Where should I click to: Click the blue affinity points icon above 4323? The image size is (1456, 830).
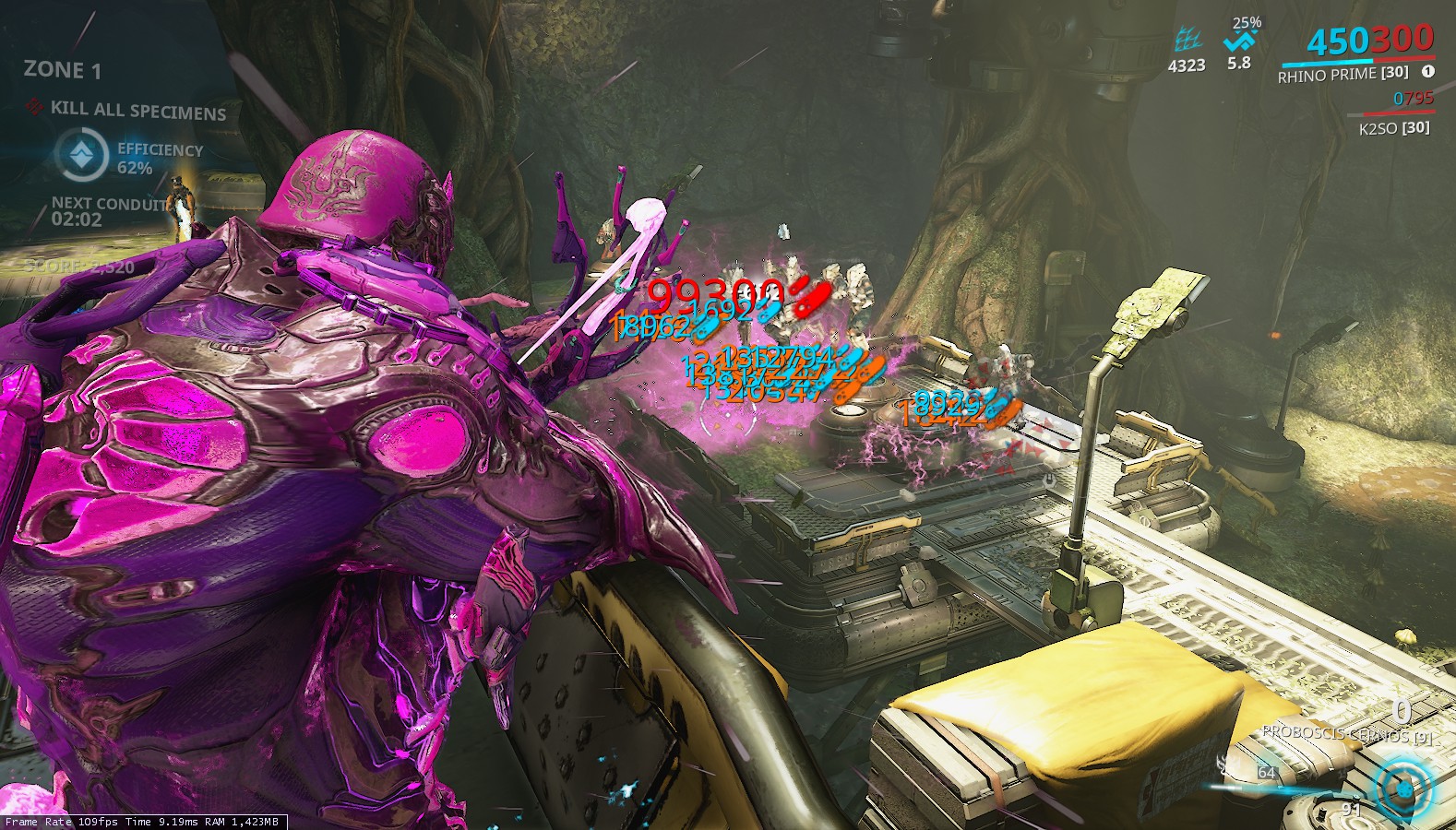click(1187, 39)
